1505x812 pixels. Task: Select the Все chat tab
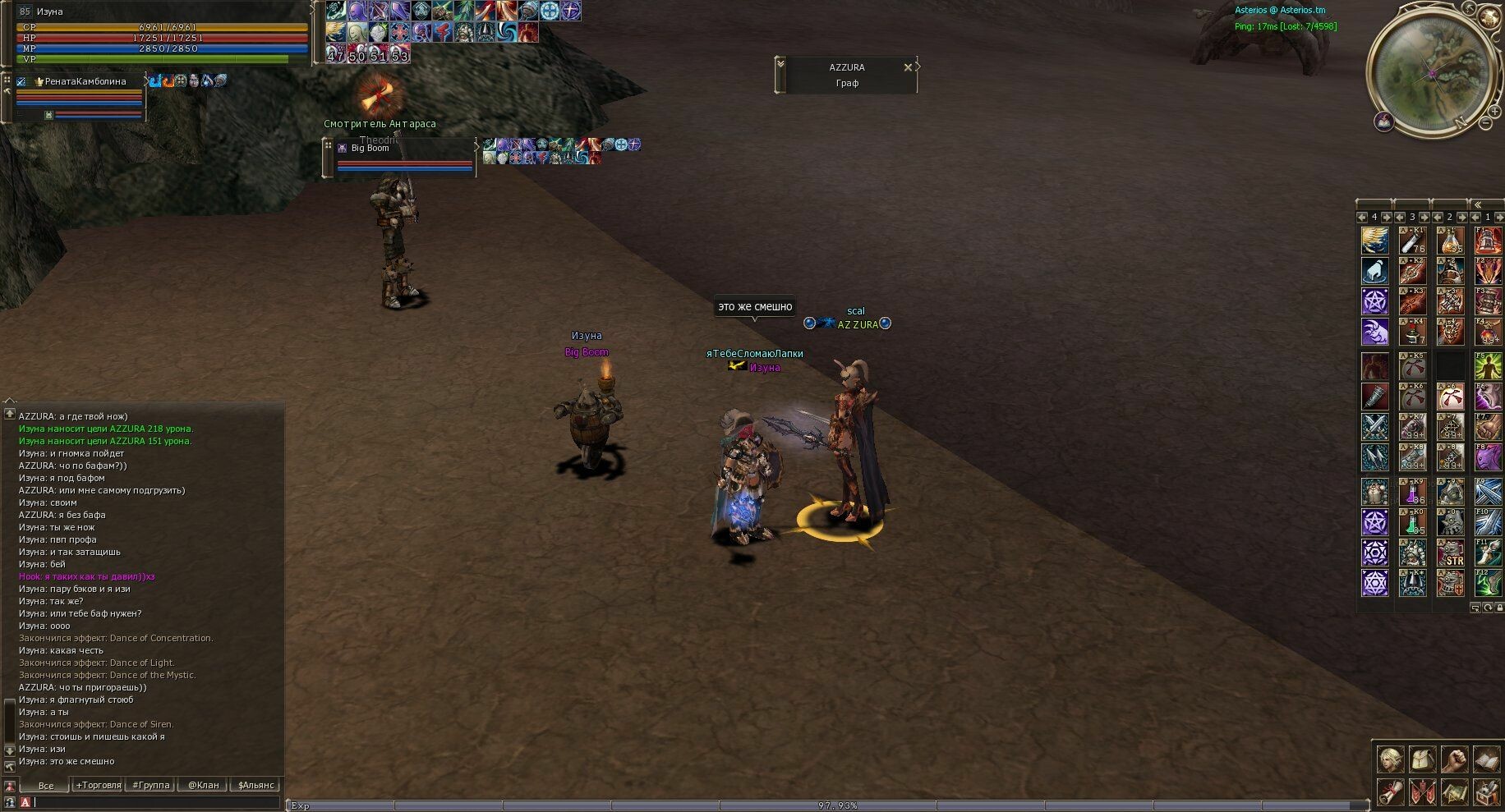click(x=46, y=785)
